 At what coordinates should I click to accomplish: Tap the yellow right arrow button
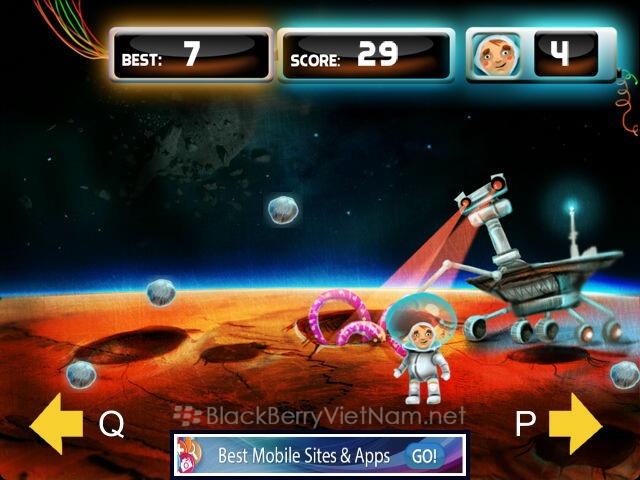click(575, 424)
